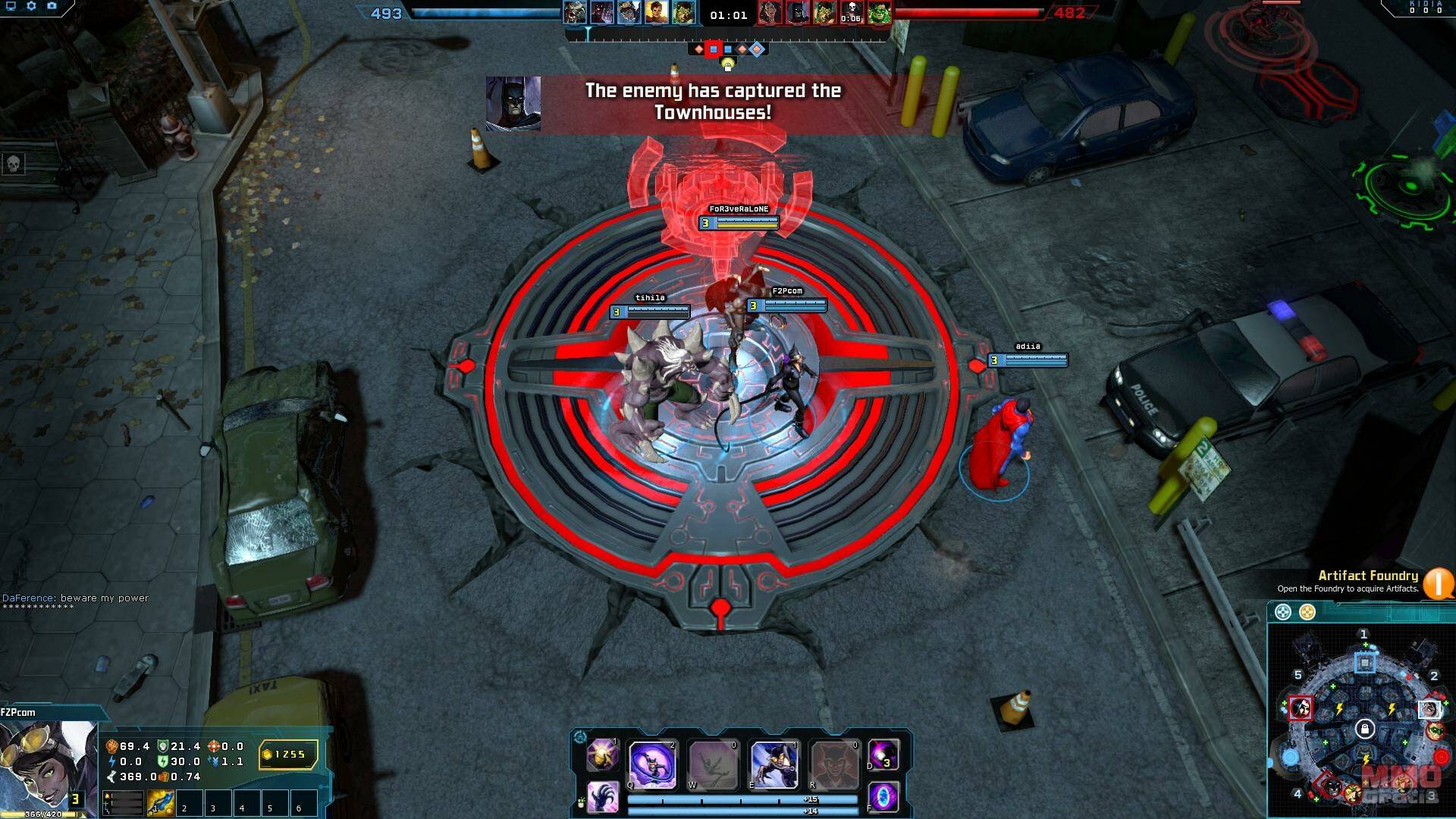1456x819 pixels.
Task: Select the locked R ultimate ability
Action: click(x=834, y=764)
